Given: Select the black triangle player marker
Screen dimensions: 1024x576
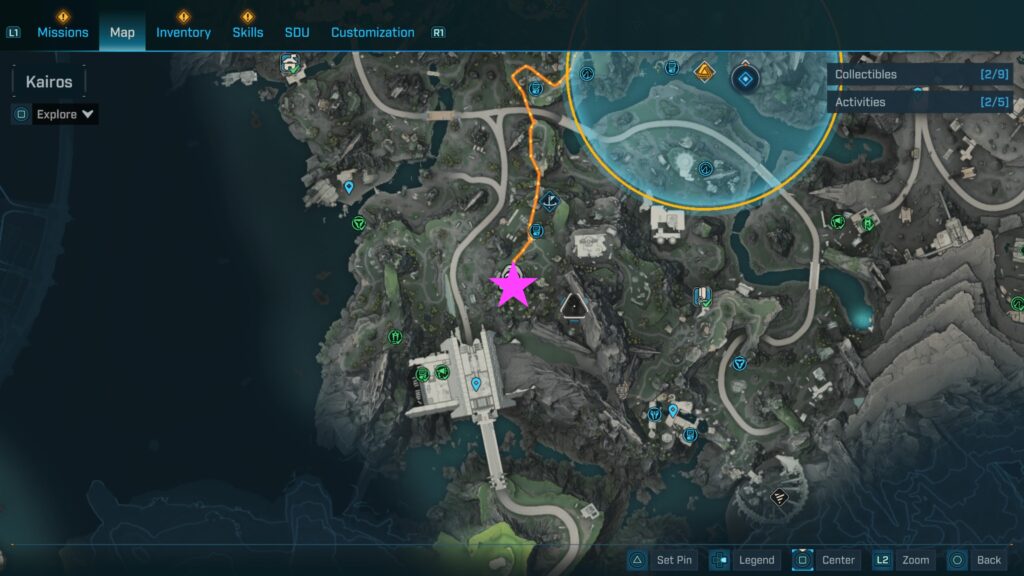Looking at the screenshot, I should [573, 306].
